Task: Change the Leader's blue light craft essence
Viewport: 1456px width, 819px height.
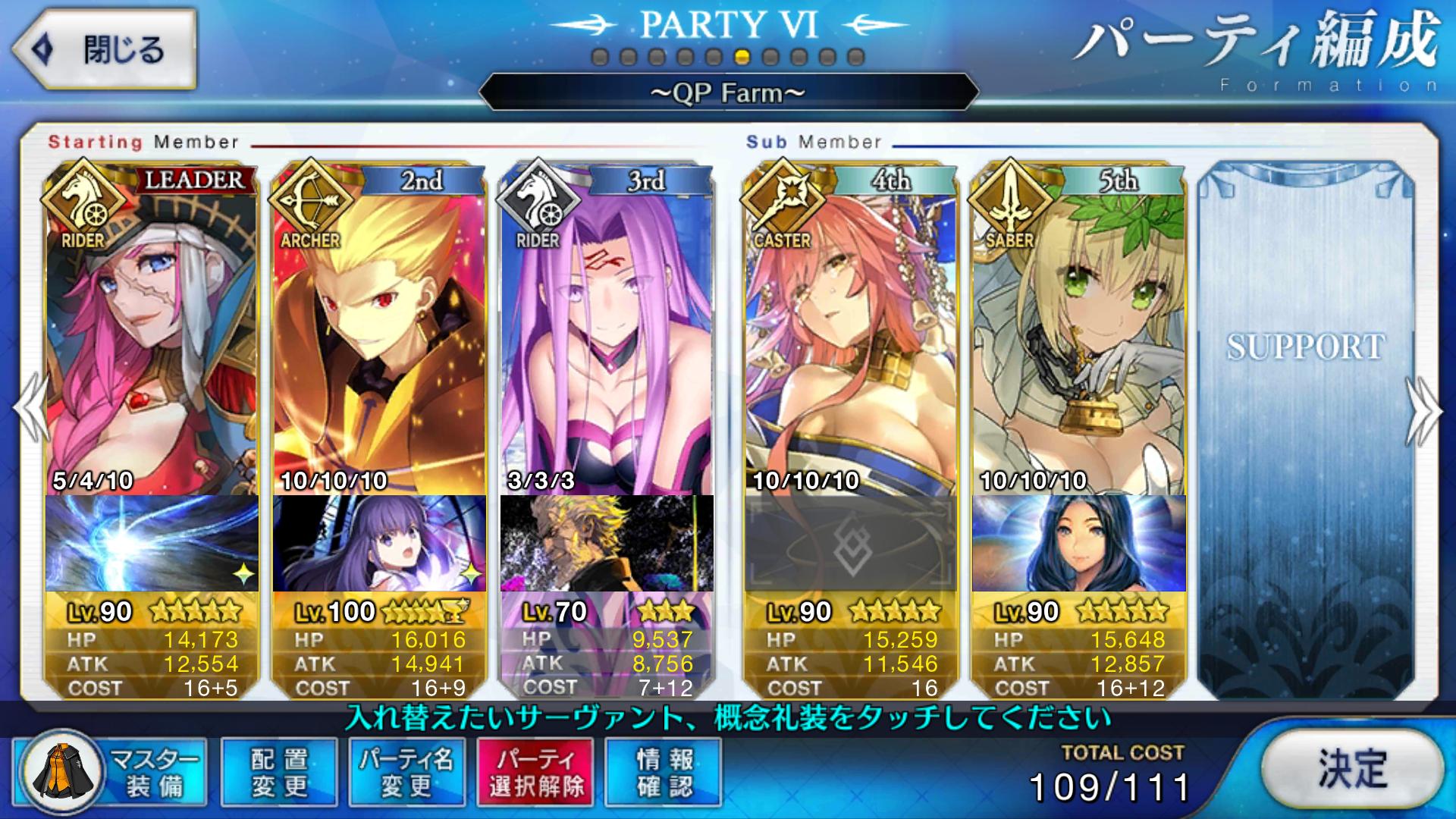Action: [152, 543]
